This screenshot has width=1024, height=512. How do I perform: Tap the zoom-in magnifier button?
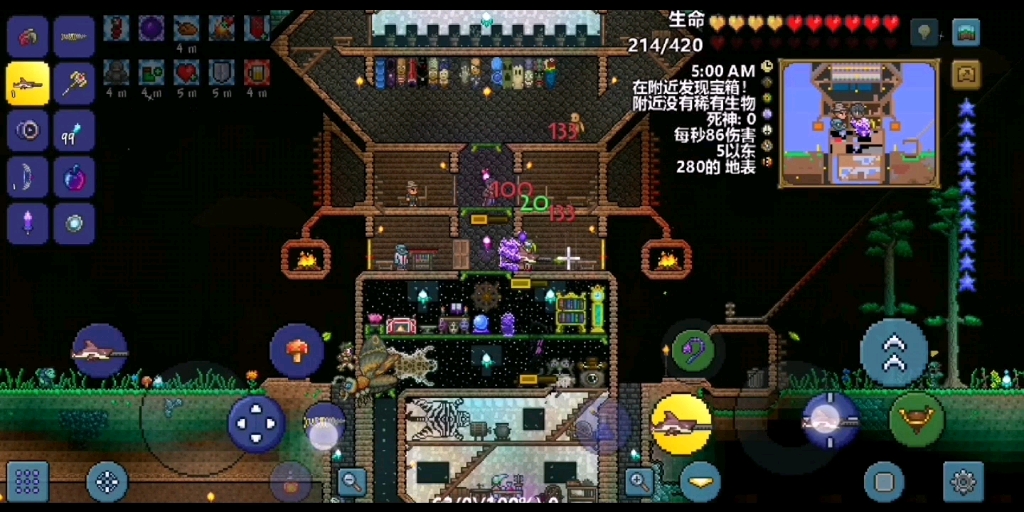[639, 481]
